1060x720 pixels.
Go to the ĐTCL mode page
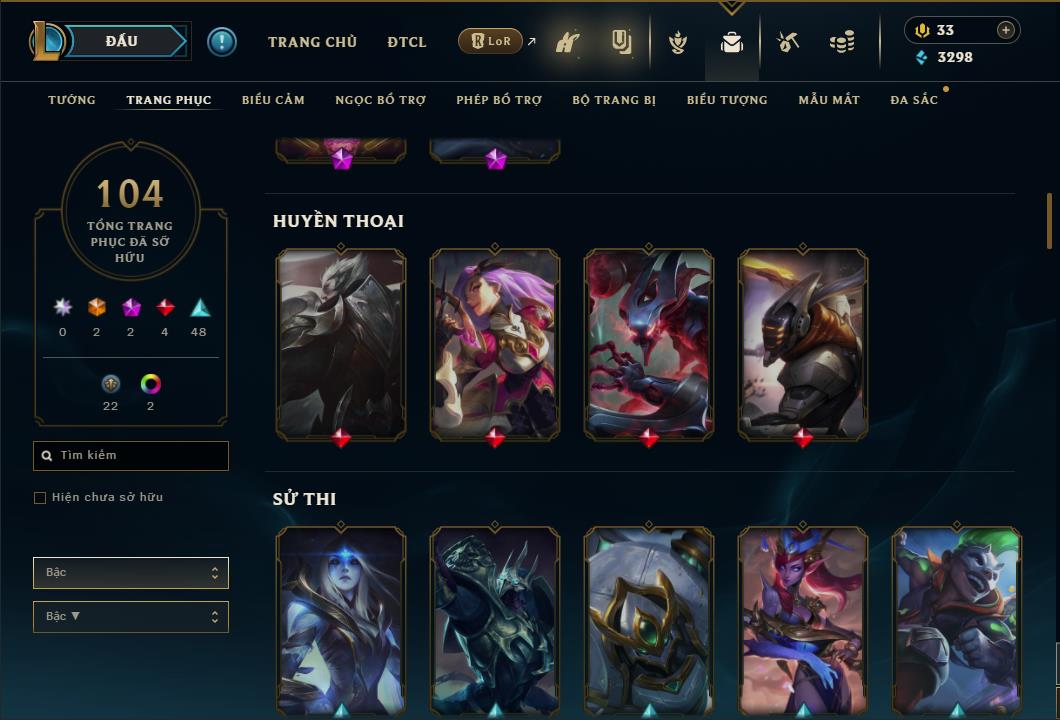407,42
